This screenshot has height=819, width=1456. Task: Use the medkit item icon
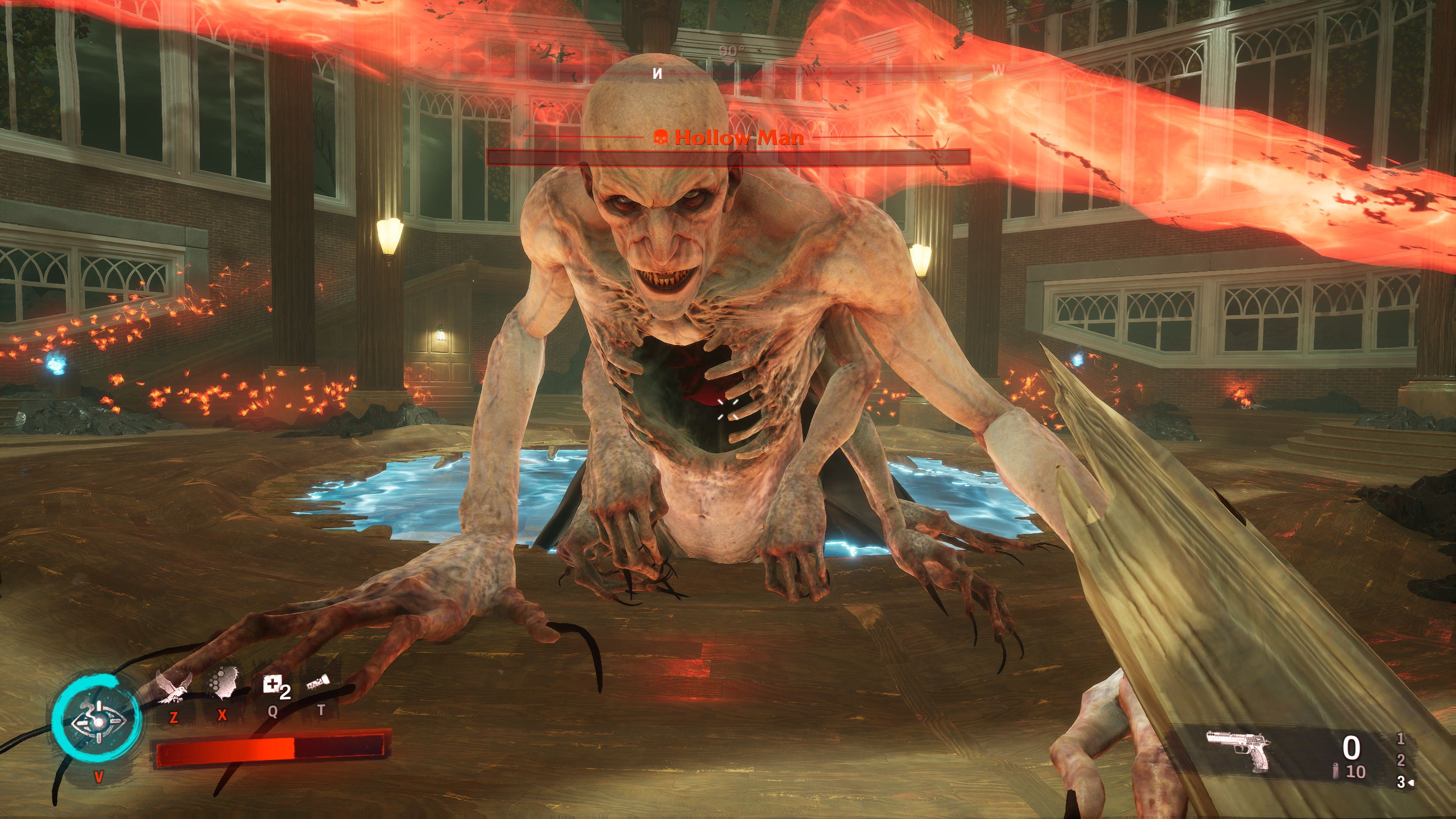(x=272, y=686)
